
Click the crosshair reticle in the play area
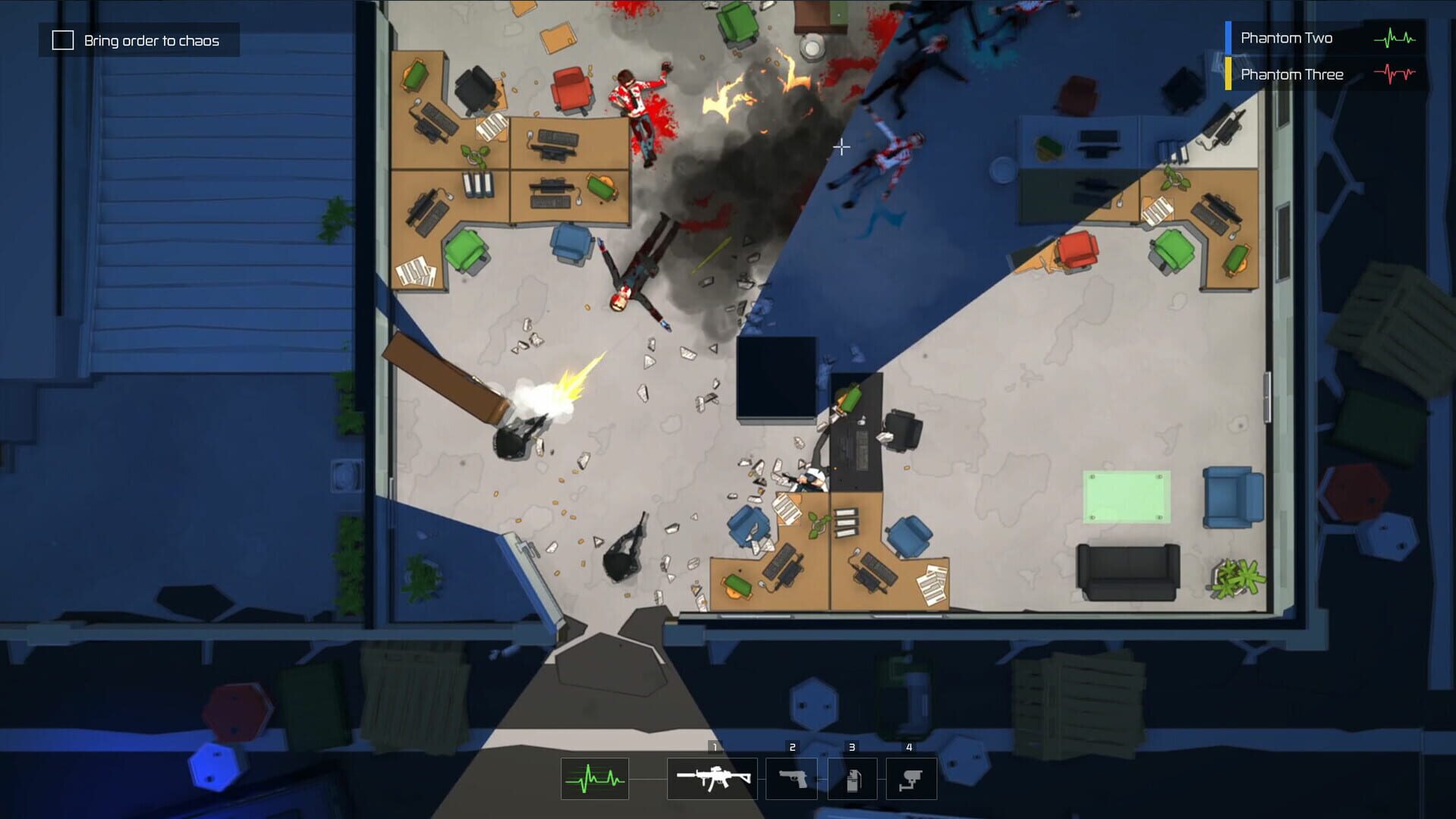click(841, 147)
